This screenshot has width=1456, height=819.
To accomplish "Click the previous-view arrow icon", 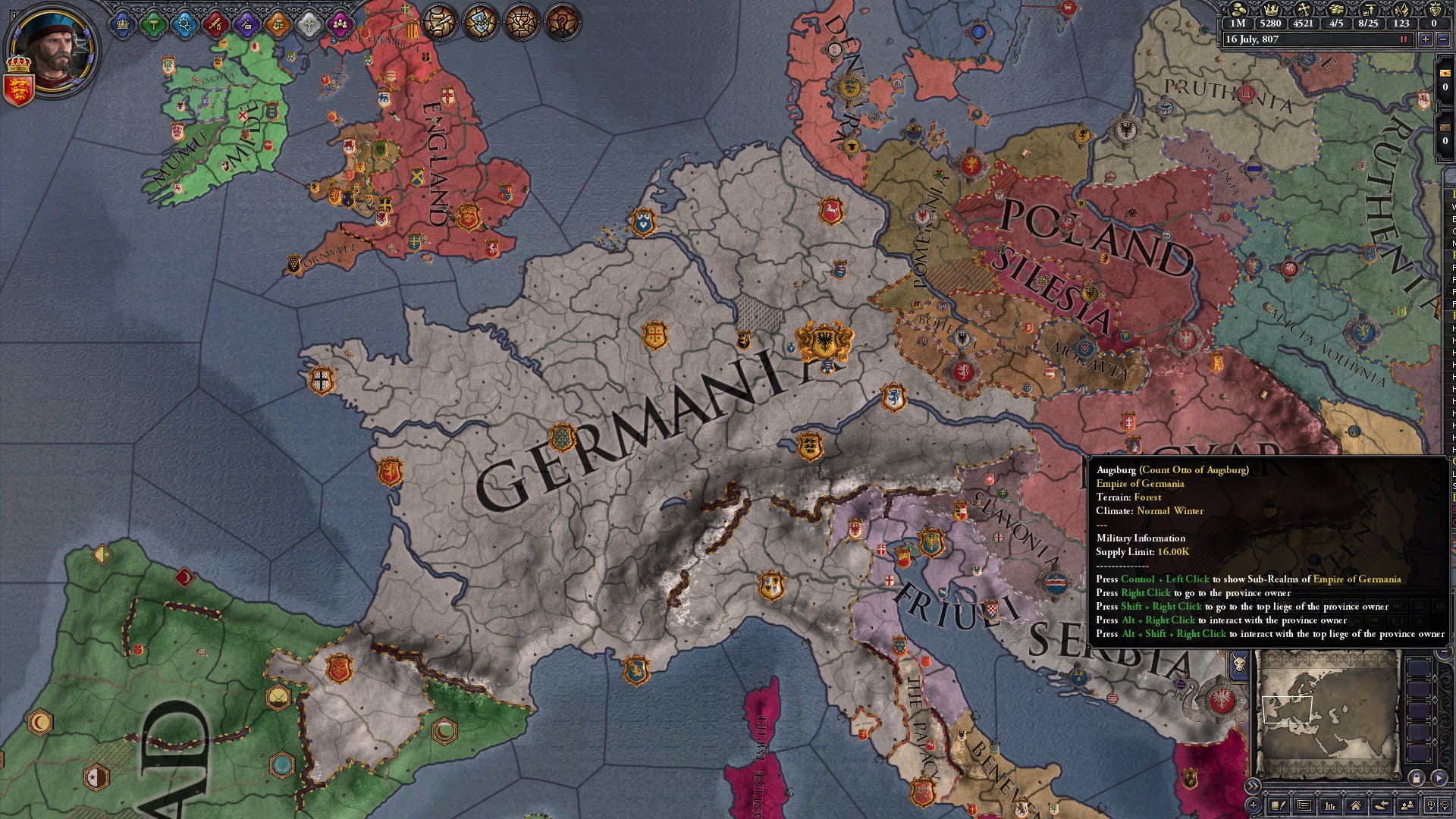I will pos(1380,806).
